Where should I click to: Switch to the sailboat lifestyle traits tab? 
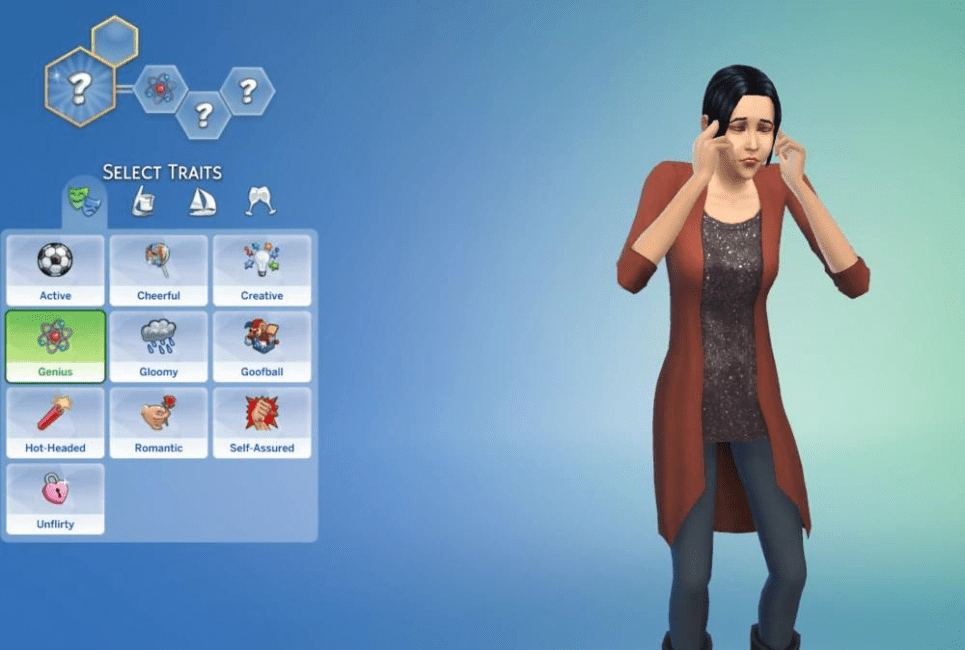[202, 202]
